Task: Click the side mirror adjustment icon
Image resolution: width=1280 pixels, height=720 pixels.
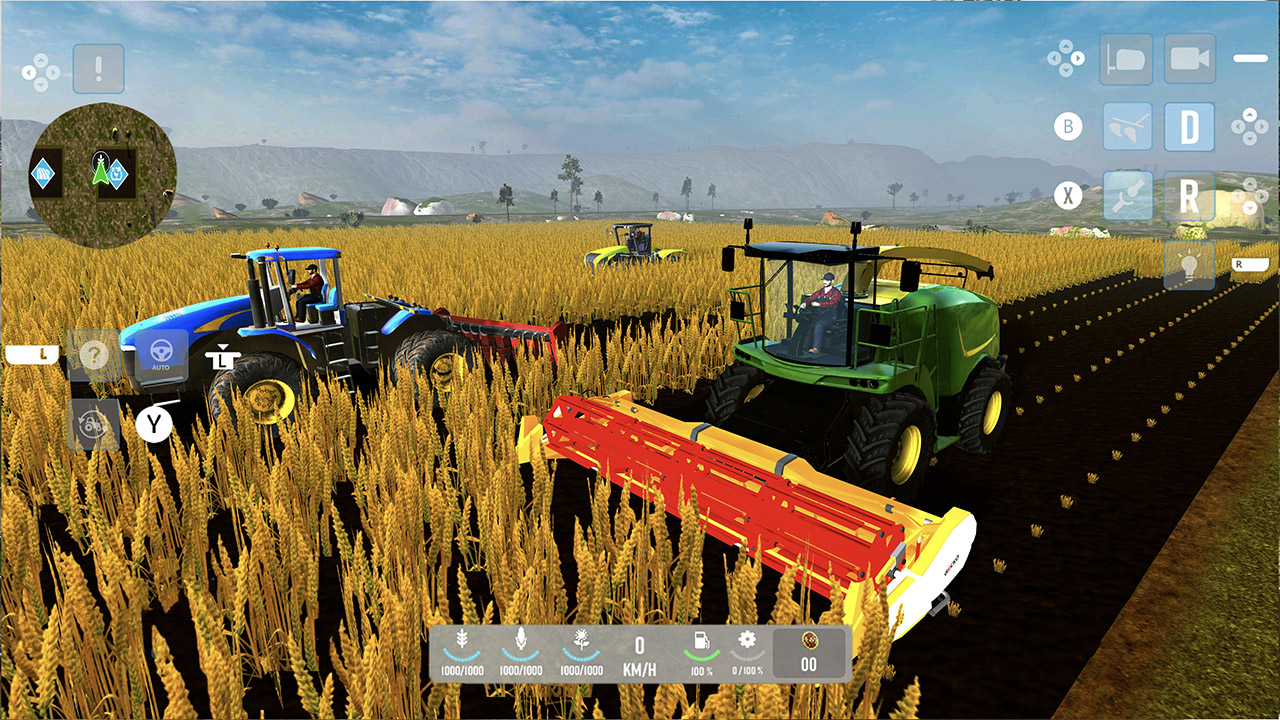Action: pos(1126,58)
